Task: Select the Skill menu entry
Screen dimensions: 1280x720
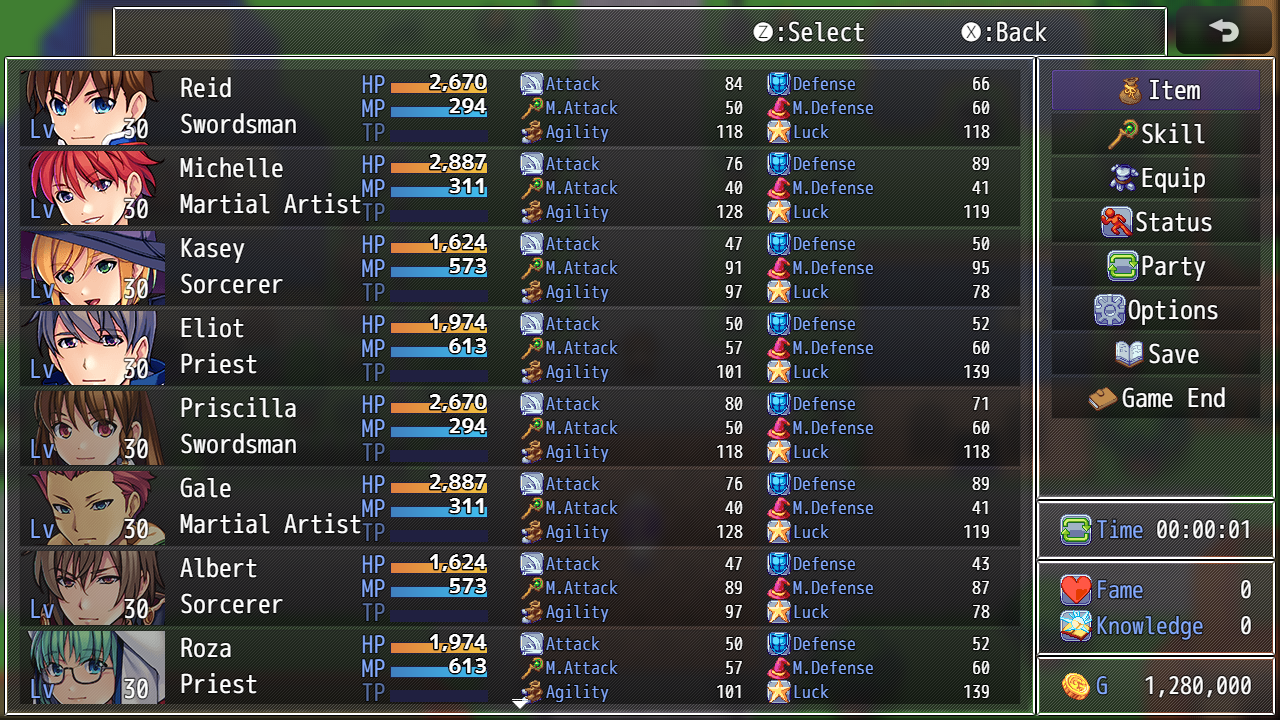Action: click(1155, 134)
